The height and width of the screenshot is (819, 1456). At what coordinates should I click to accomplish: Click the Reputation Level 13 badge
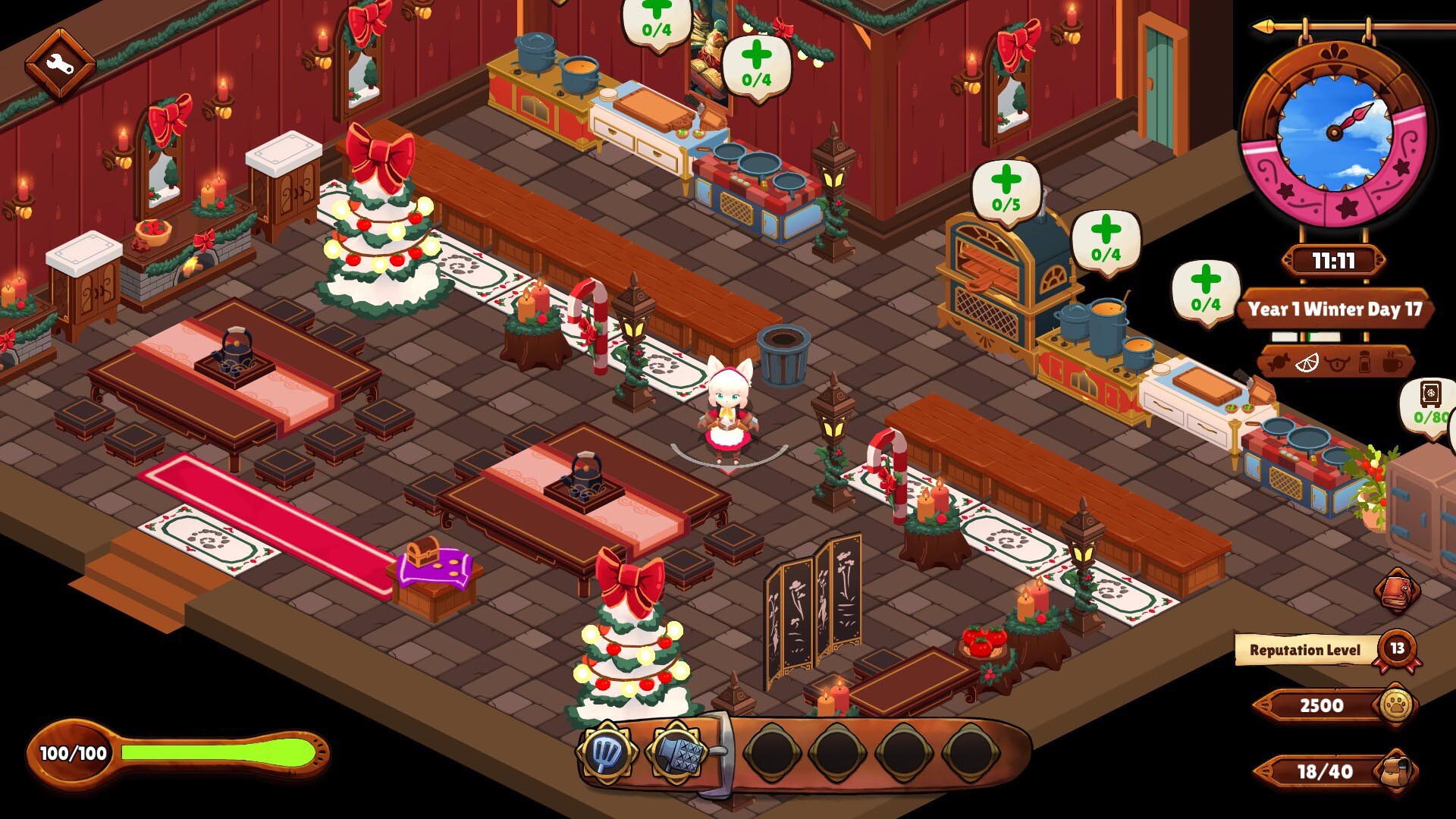(x=1397, y=649)
